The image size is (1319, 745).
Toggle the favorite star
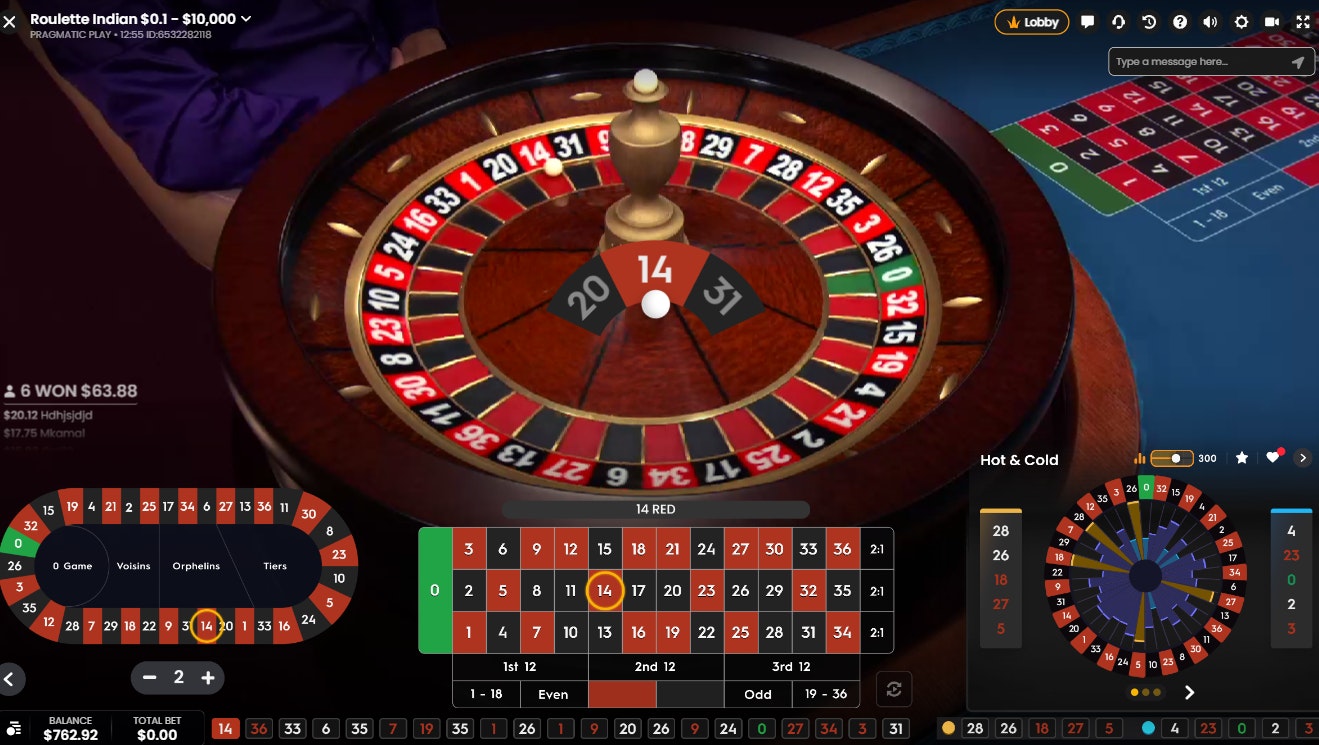pos(1241,457)
